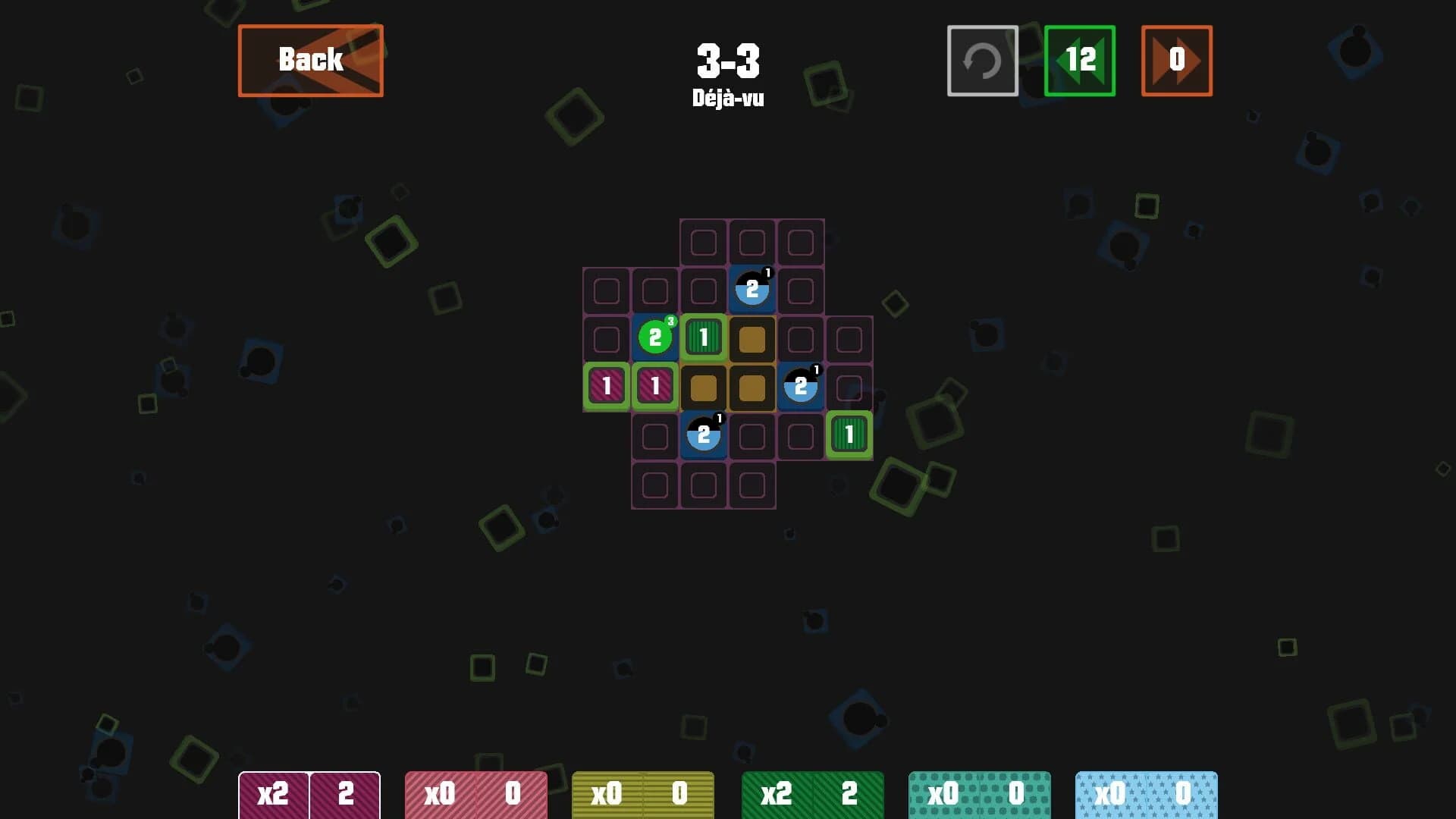Click the green rewind icon showing 12
Screen dimensions: 1456x819
point(1080,61)
